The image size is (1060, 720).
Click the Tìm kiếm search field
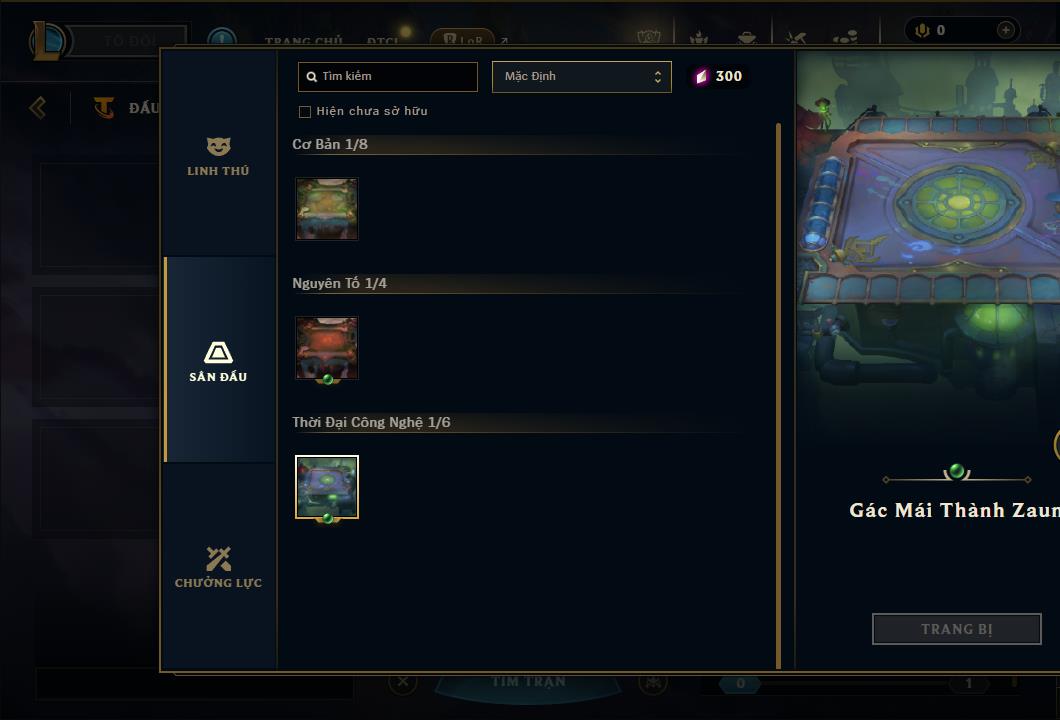[388, 77]
